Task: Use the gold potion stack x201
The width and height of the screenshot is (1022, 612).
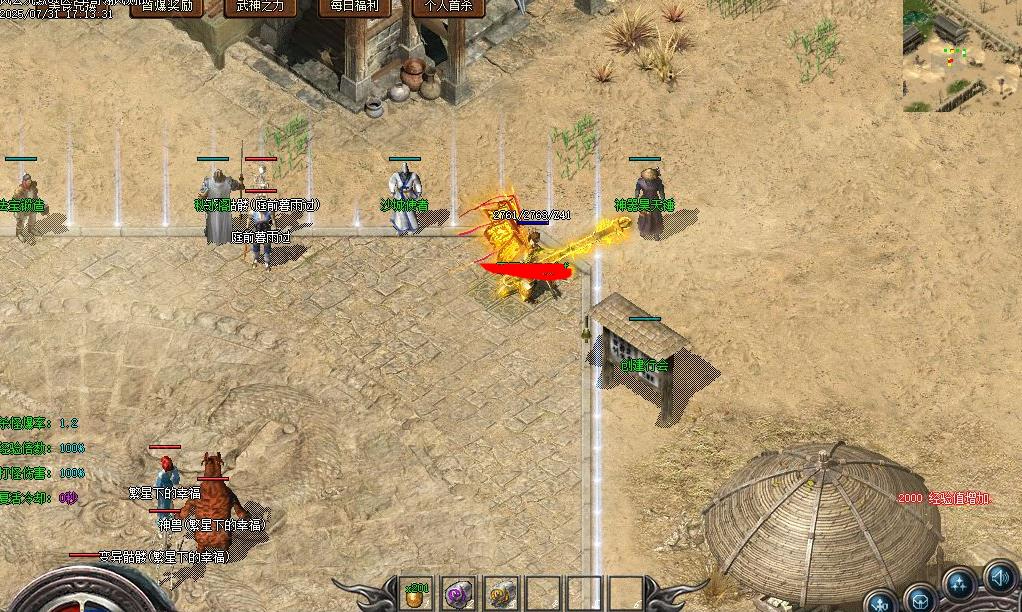Action: (x=416, y=594)
